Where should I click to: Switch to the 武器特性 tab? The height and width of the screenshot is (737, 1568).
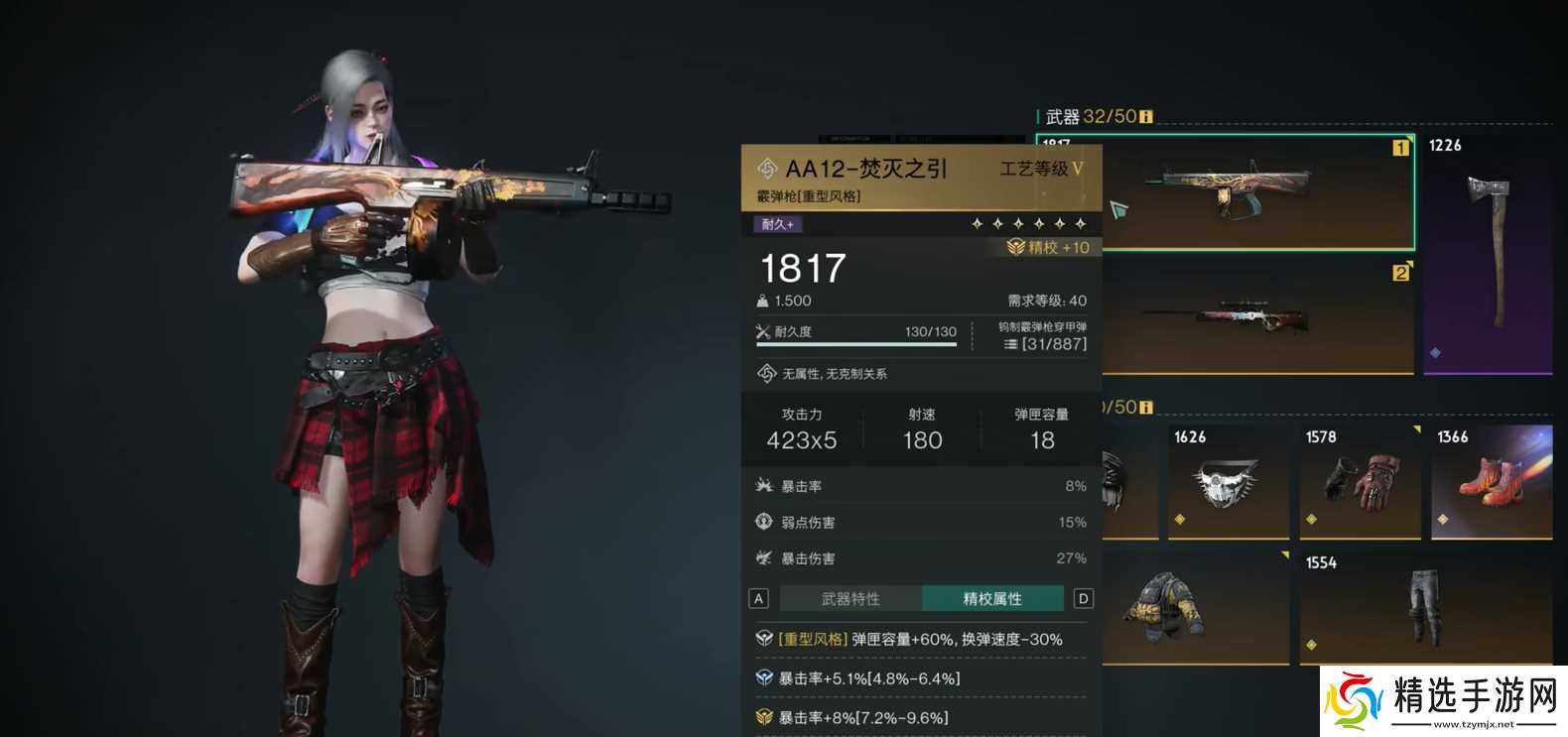click(x=850, y=598)
